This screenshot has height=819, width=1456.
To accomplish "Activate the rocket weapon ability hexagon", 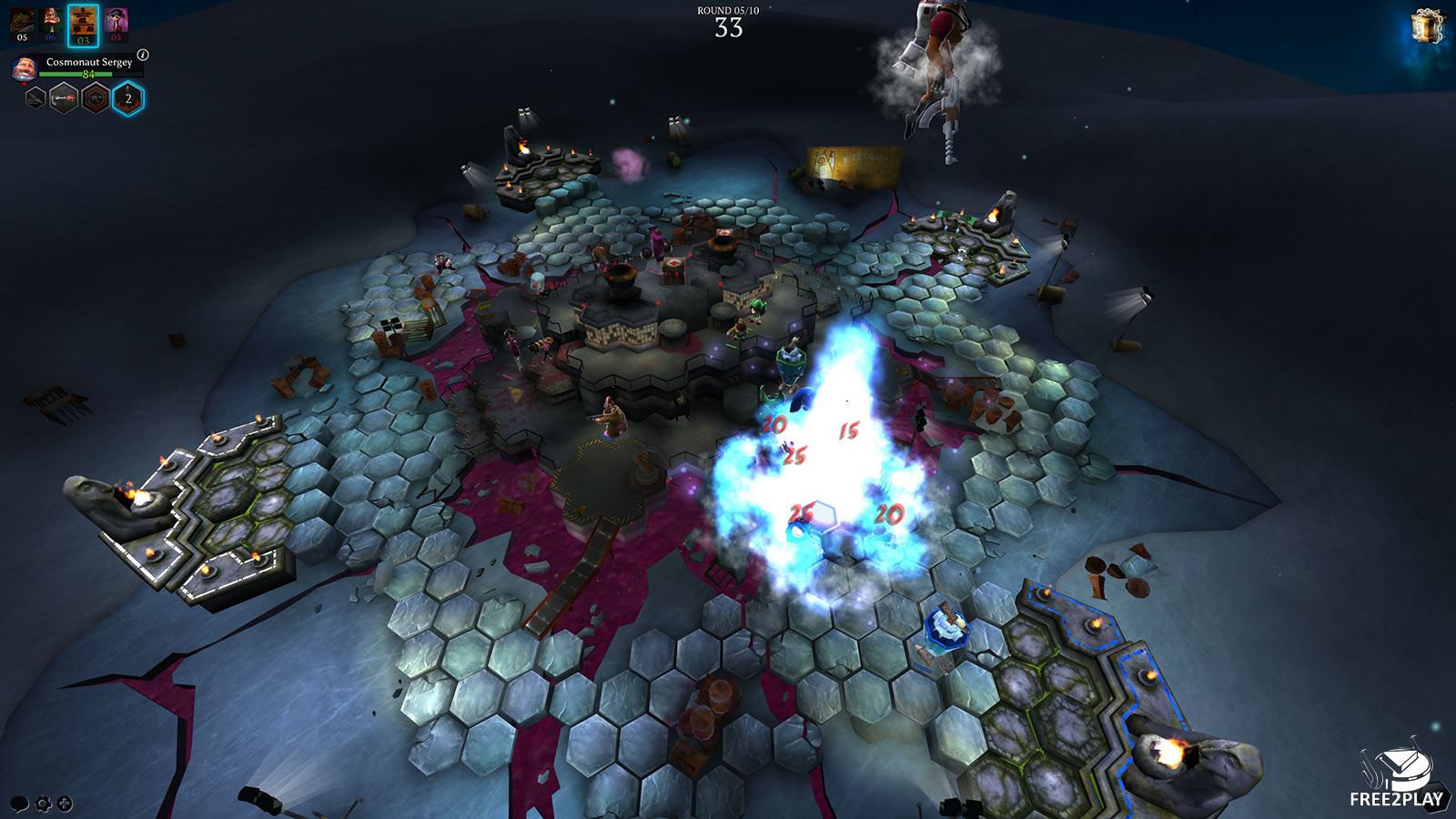I will pyautogui.click(x=64, y=98).
